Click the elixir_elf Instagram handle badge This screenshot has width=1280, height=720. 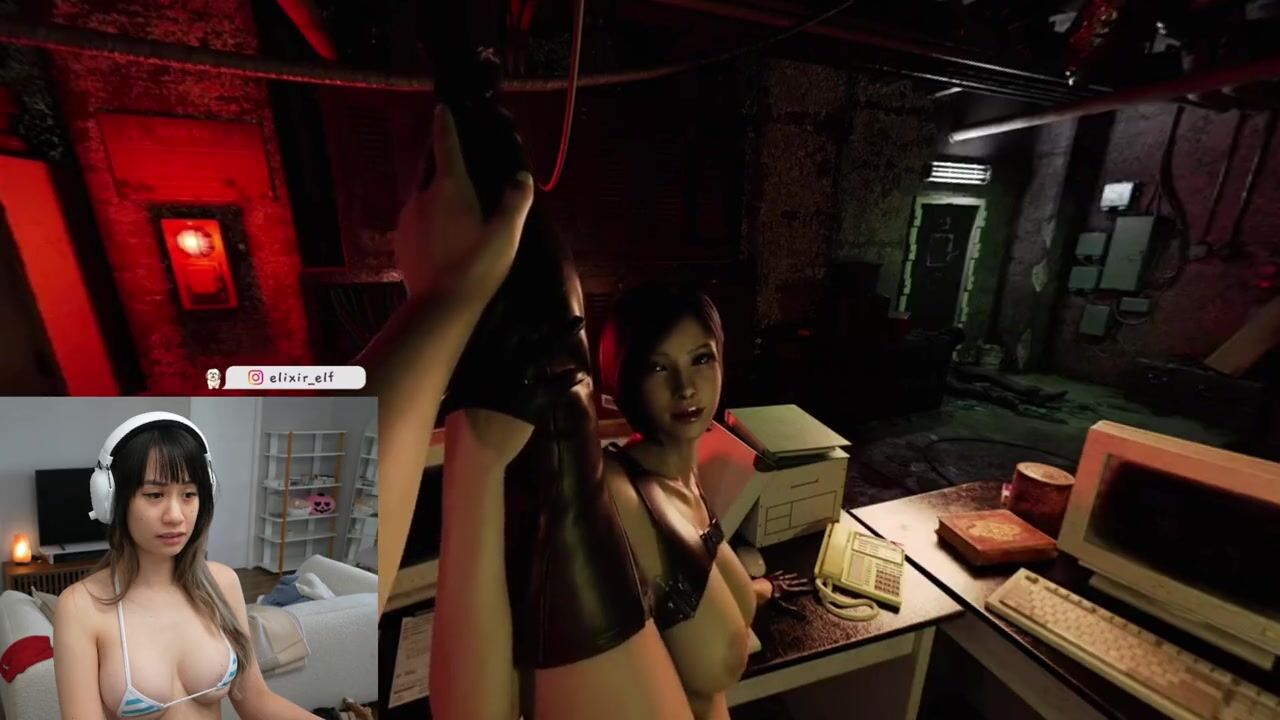295,378
